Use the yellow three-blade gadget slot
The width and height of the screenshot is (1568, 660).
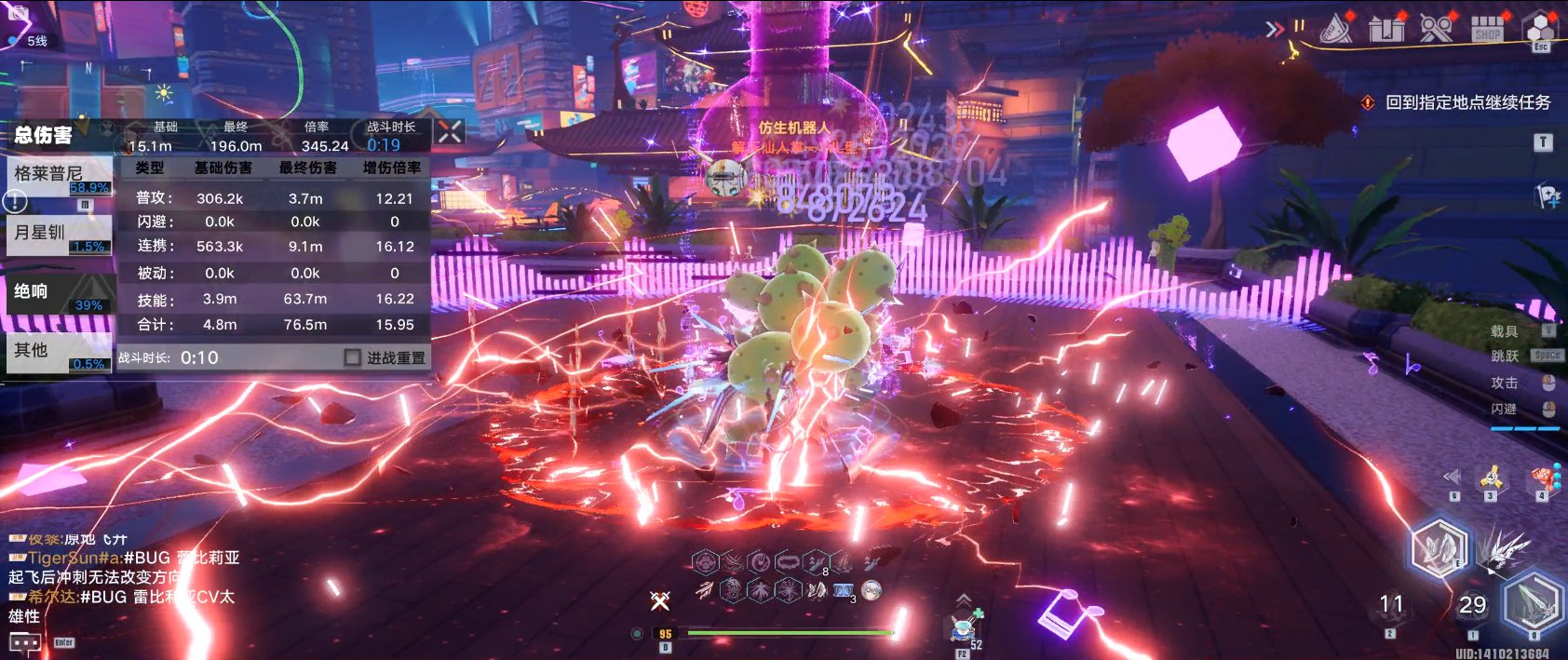pos(1491,478)
